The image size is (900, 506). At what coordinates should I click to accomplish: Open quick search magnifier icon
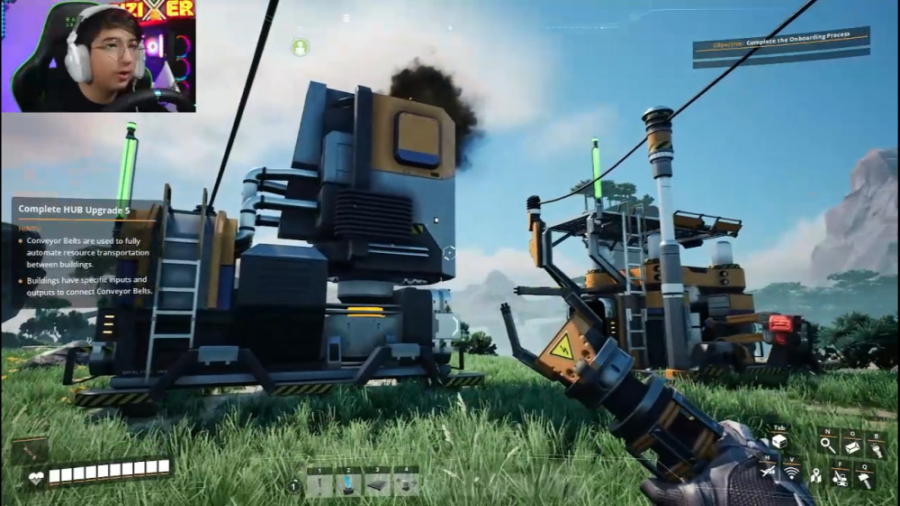(x=827, y=446)
